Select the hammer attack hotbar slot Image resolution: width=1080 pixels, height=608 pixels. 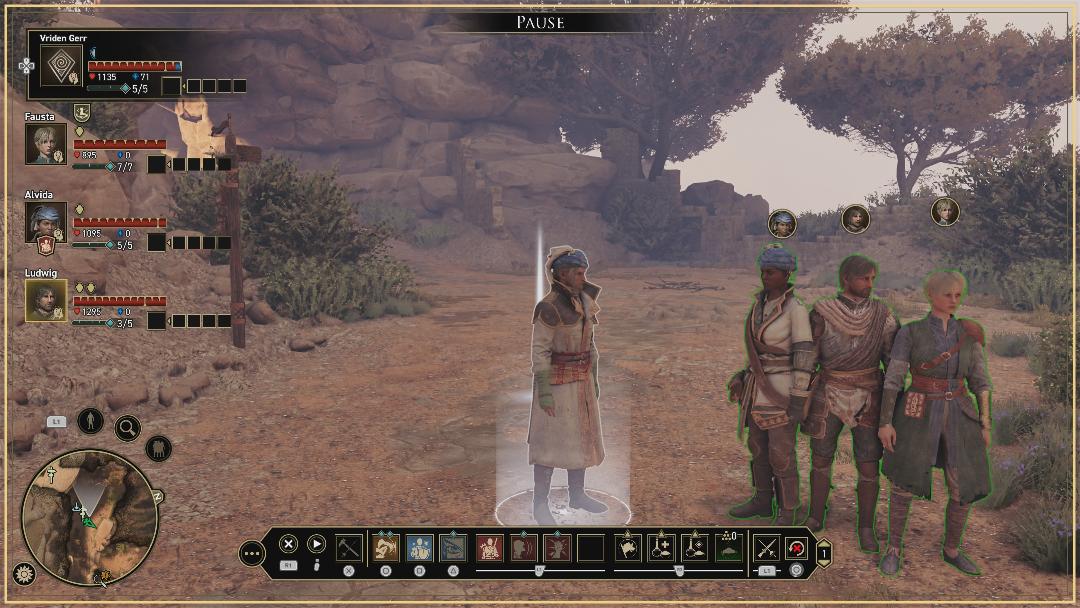(x=349, y=547)
